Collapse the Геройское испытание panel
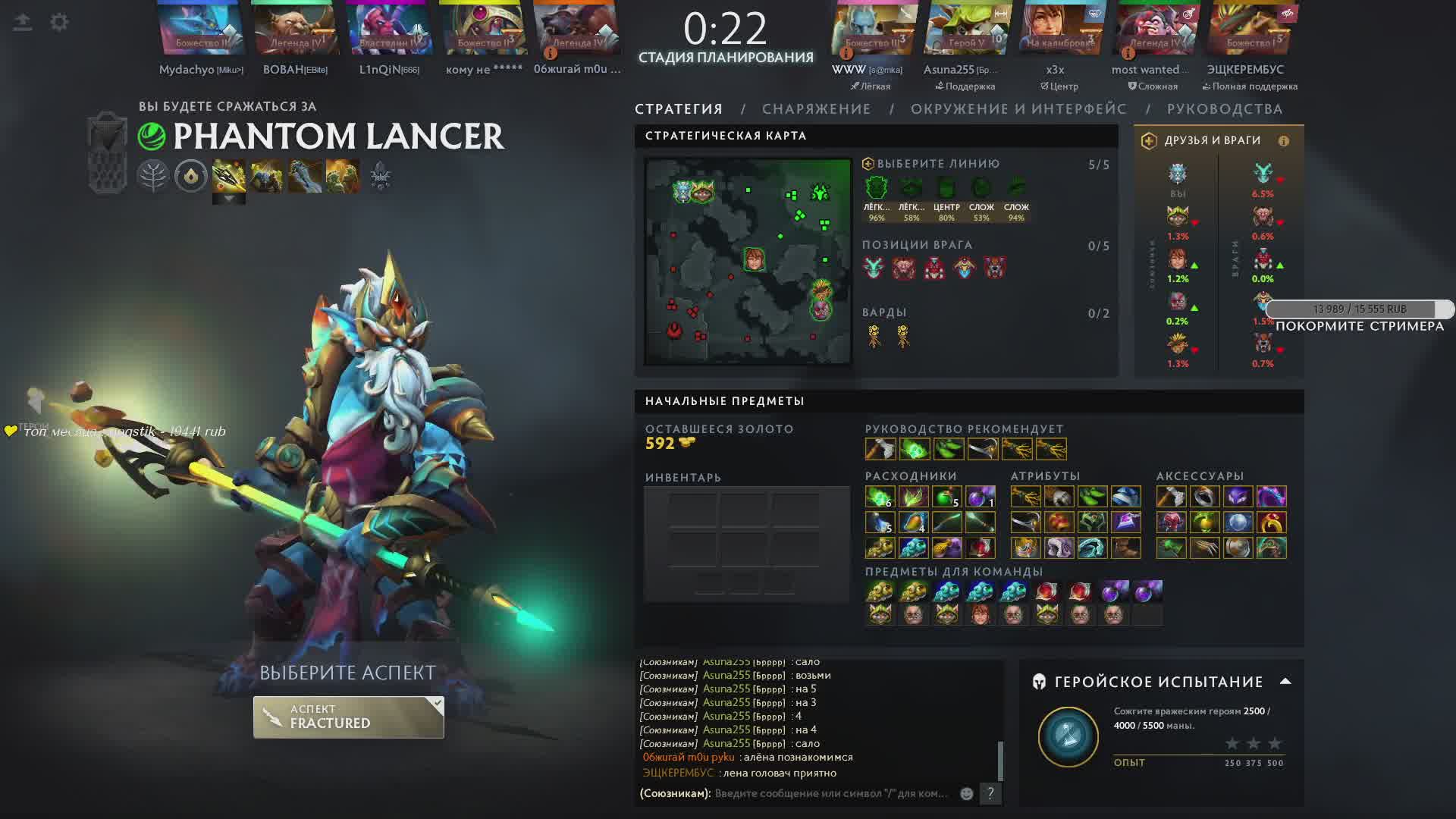The width and height of the screenshot is (1456, 819). [x=1285, y=681]
